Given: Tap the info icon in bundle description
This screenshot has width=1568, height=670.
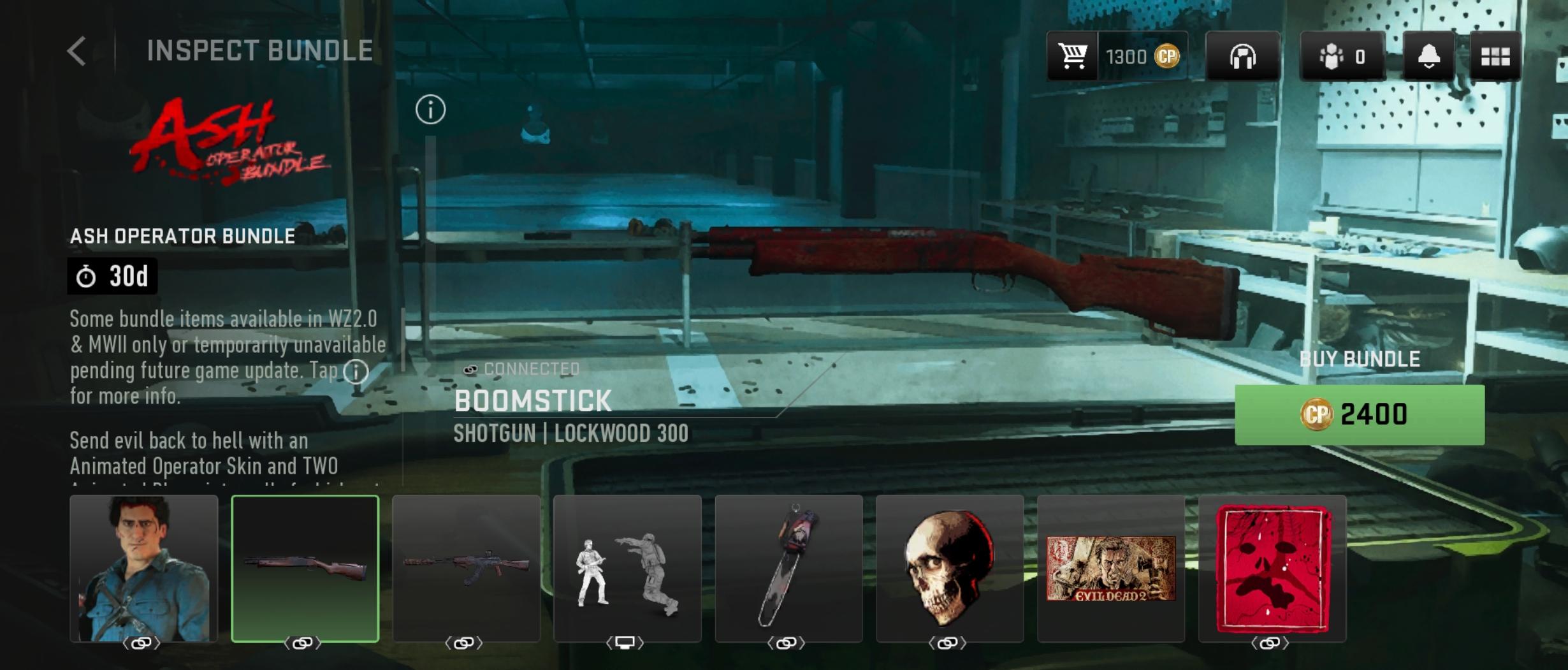Looking at the screenshot, I should pos(356,371).
